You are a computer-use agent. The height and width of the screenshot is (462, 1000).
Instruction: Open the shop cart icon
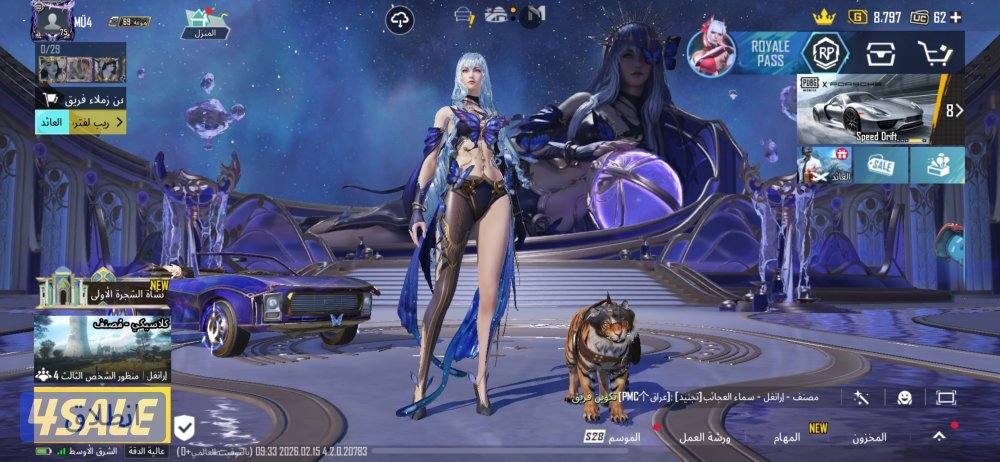[x=934, y=54]
